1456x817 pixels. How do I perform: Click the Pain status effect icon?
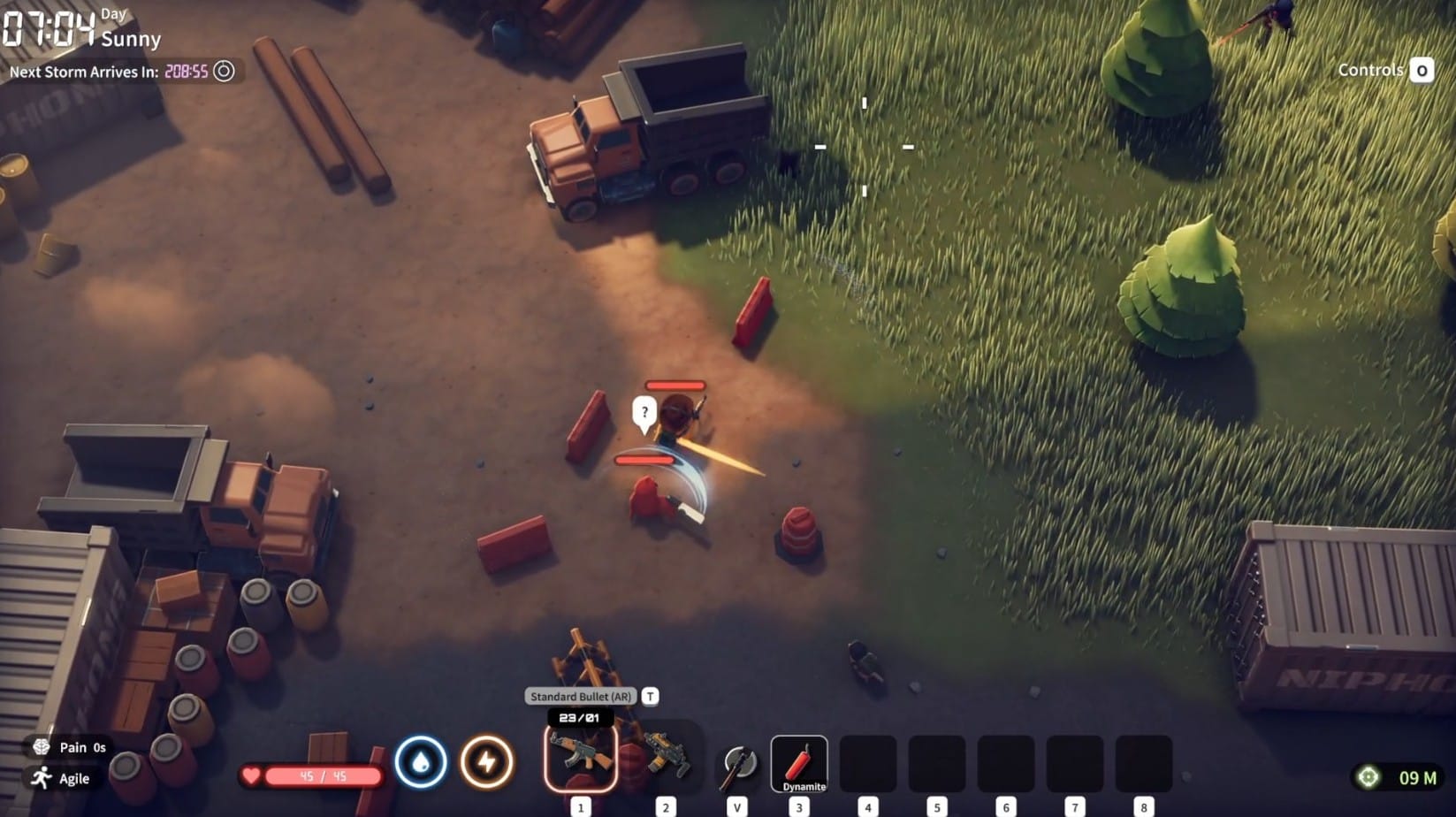(x=41, y=747)
